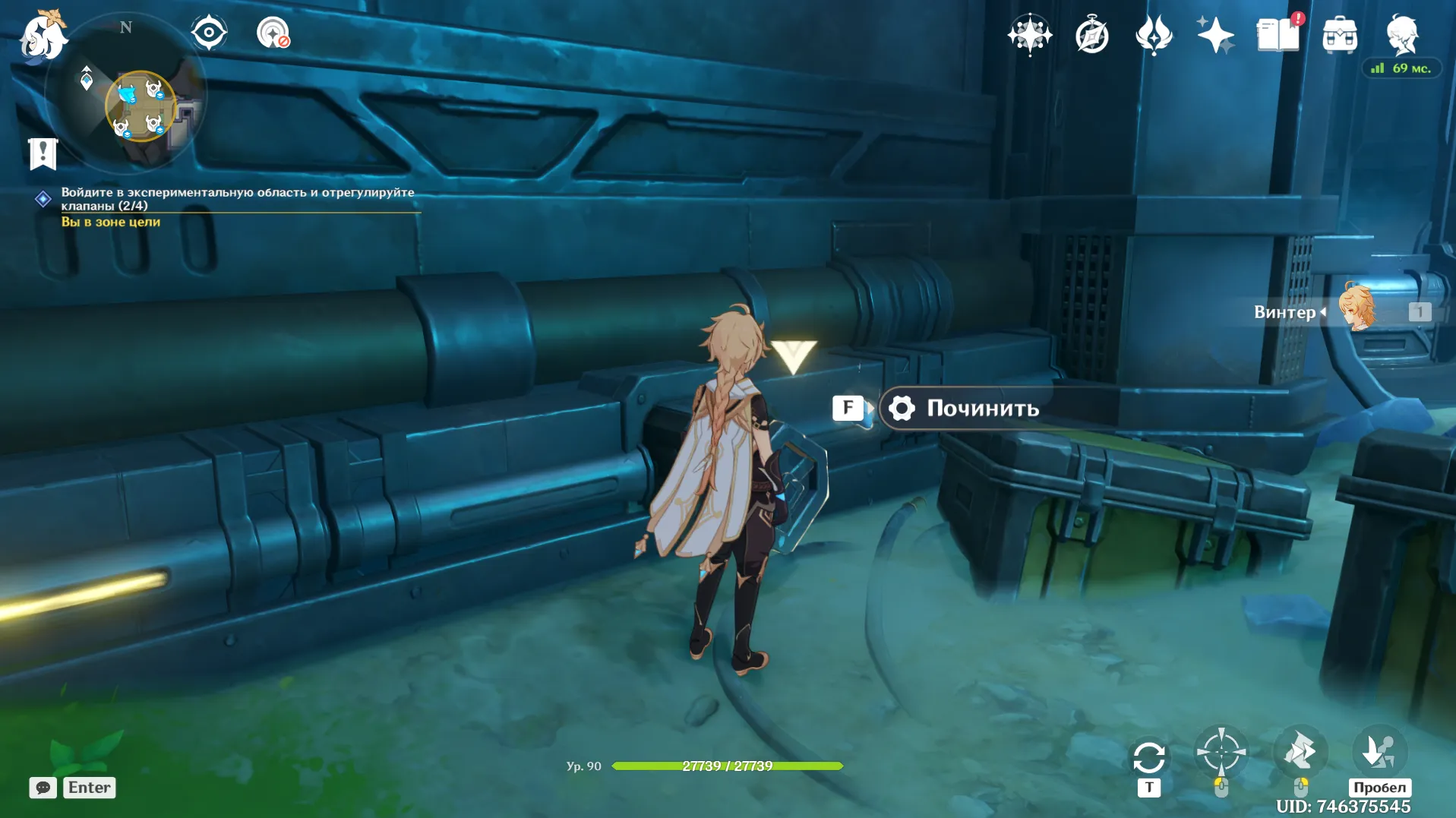Select the tracked valve quest objective
Viewport: 1456px width, 818px height.
[x=237, y=199]
